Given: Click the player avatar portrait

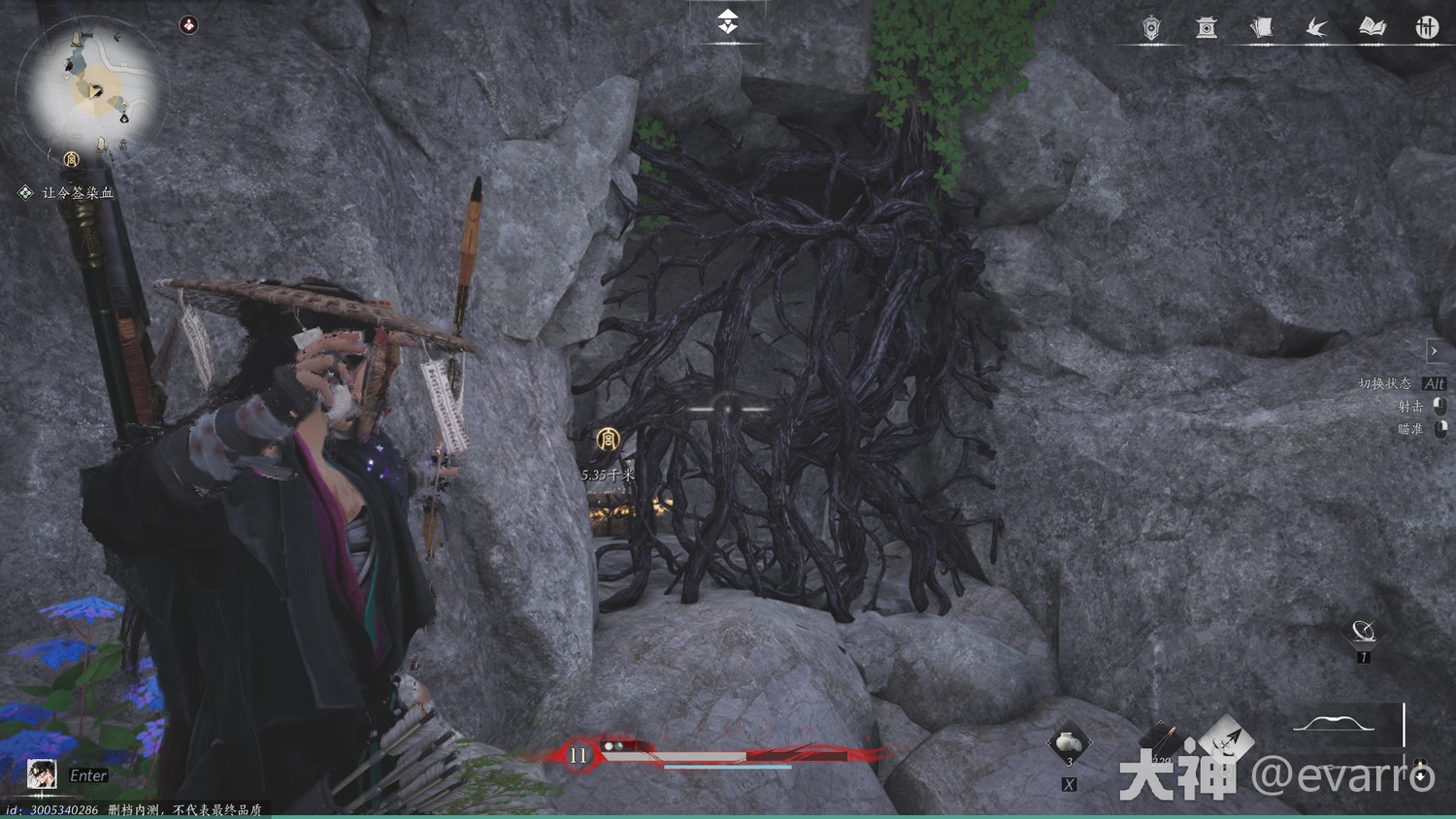Looking at the screenshot, I should [41, 774].
